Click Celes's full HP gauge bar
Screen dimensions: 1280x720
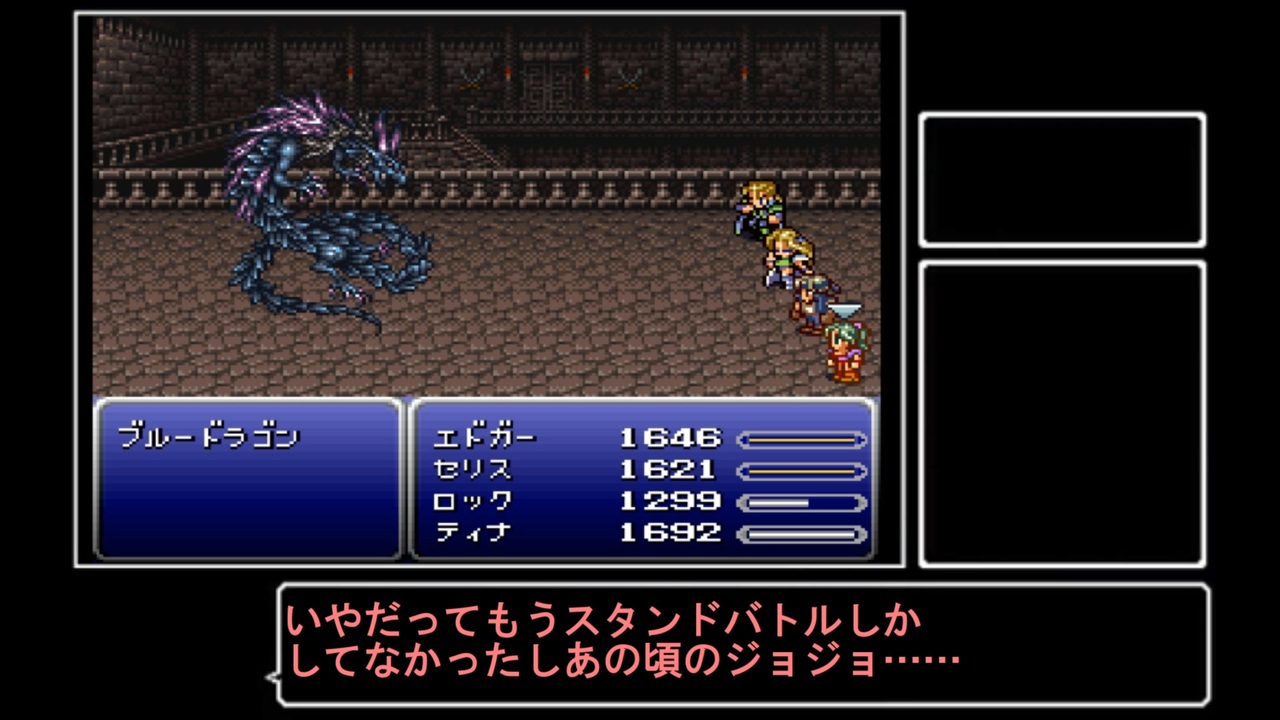click(800, 469)
